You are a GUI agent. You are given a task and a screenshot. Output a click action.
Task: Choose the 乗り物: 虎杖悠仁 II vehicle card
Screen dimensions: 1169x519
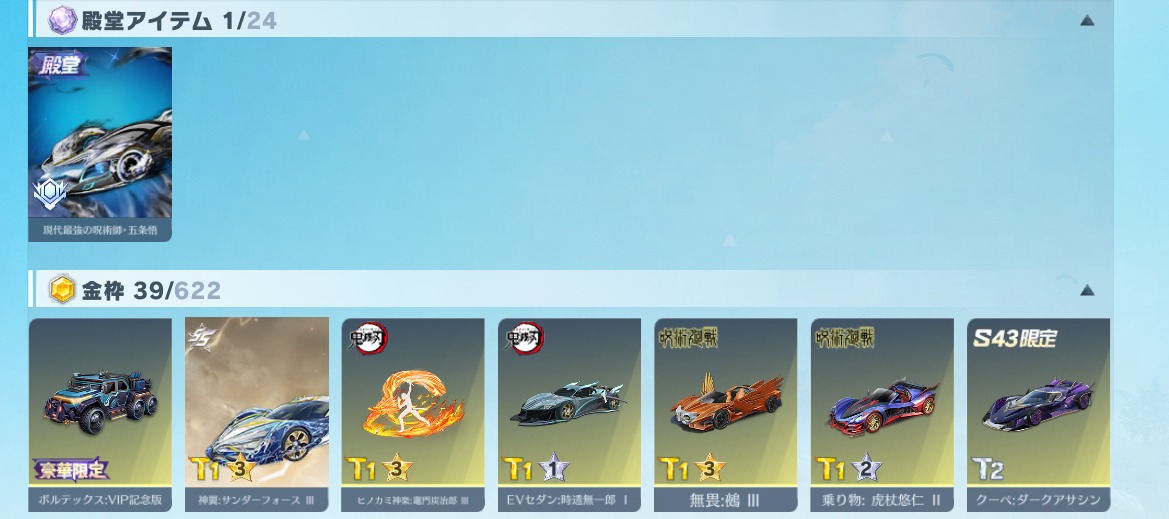tap(882, 414)
